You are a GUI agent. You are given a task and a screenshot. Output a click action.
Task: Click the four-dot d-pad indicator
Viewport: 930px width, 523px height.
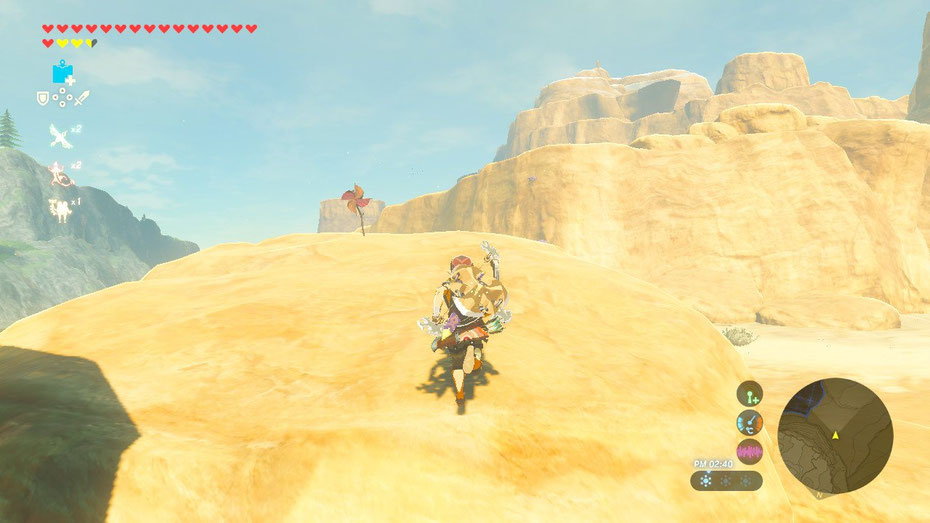pos(62,98)
